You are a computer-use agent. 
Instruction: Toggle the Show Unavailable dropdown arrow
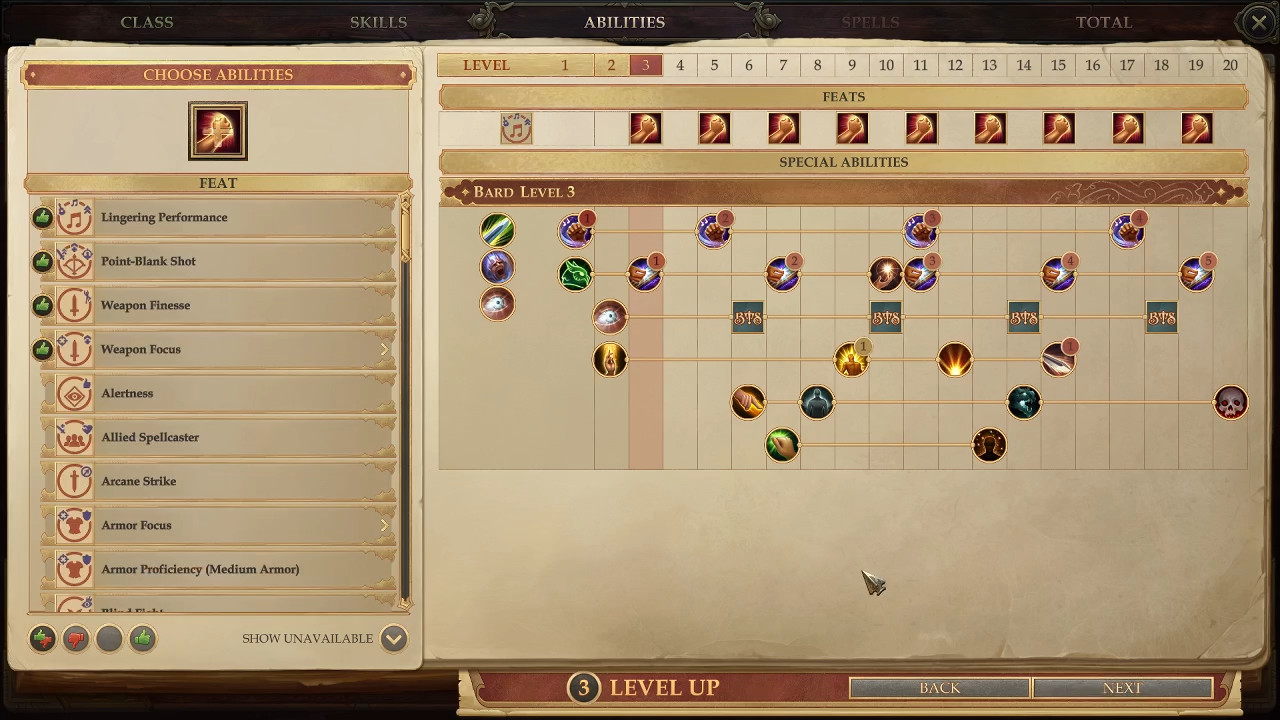pyautogui.click(x=393, y=638)
